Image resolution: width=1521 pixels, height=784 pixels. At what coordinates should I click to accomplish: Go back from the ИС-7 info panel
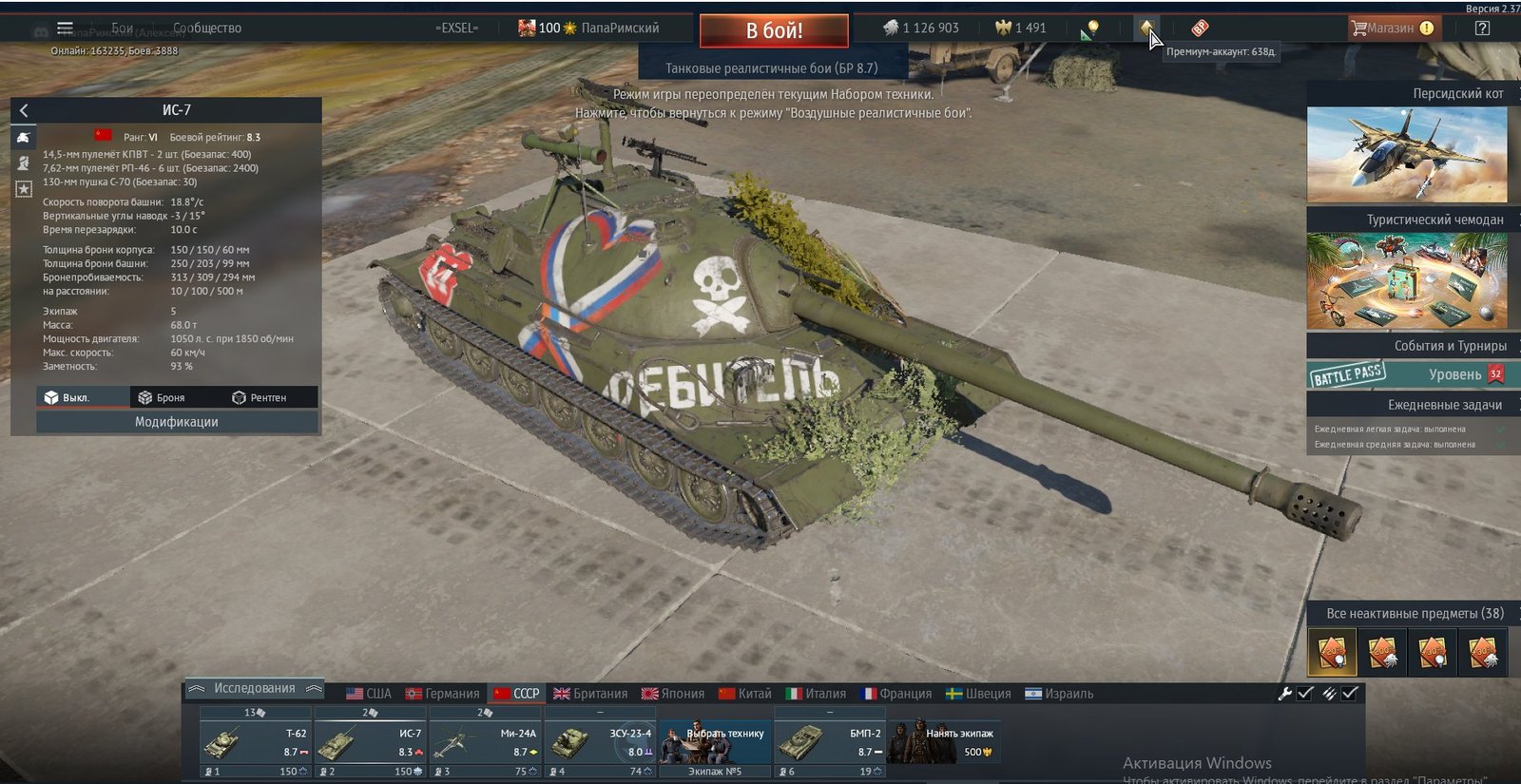tap(24, 110)
